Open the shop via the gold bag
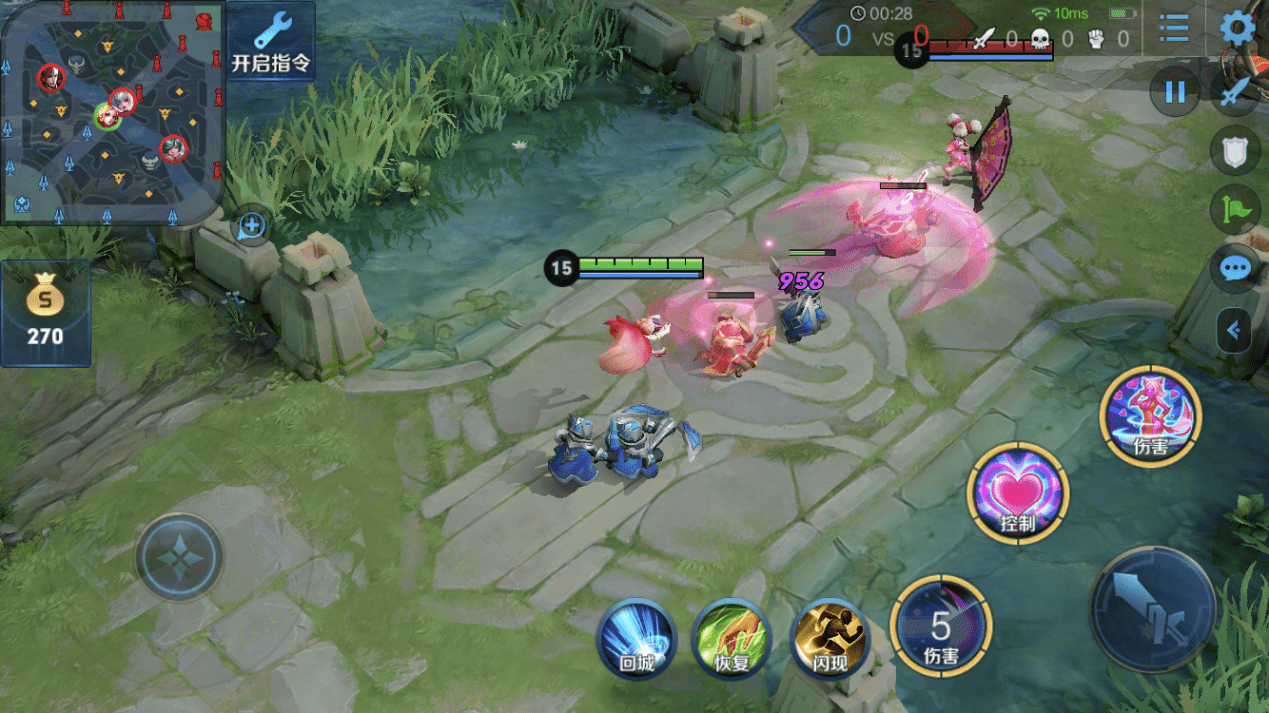Screen dimensions: 1269x713 [x=45, y=313]
